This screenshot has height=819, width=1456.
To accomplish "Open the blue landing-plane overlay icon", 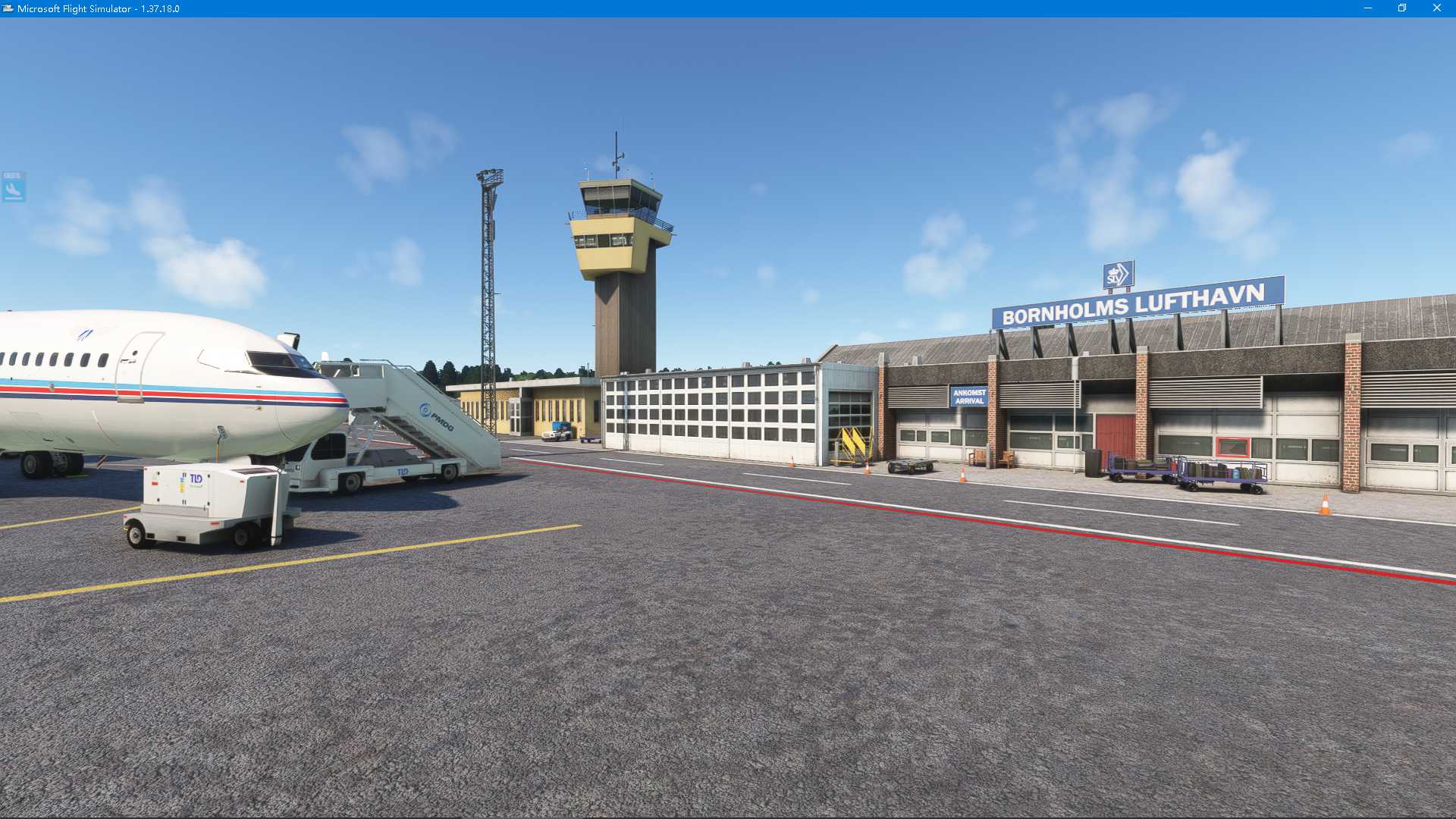I will (14, 187).
